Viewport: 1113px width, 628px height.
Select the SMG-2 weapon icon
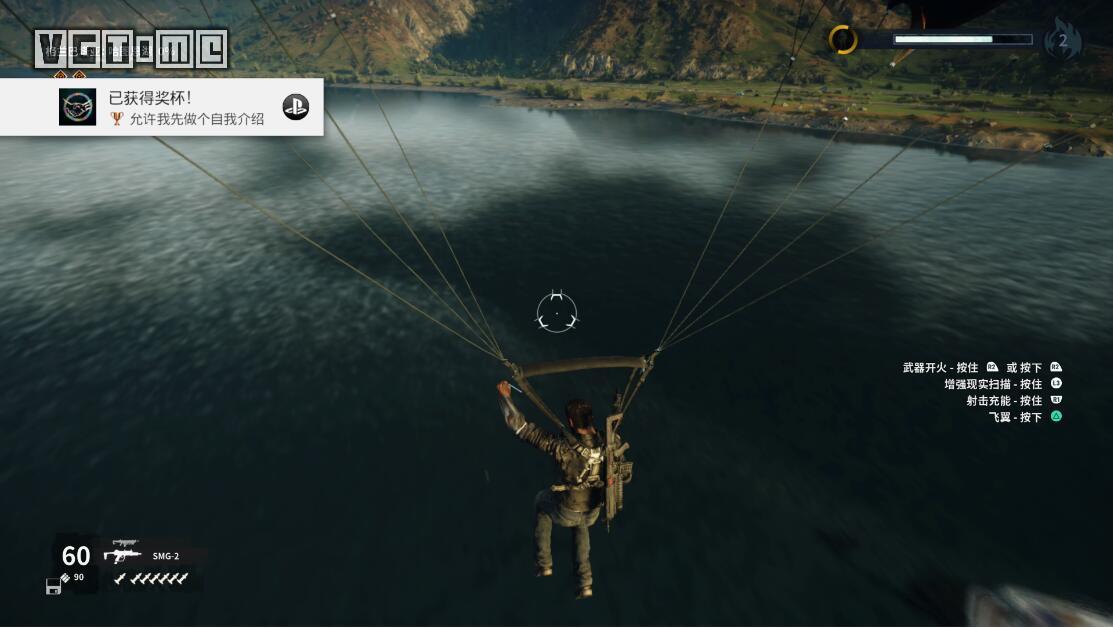pyautogui.click(x=123, y=553)
